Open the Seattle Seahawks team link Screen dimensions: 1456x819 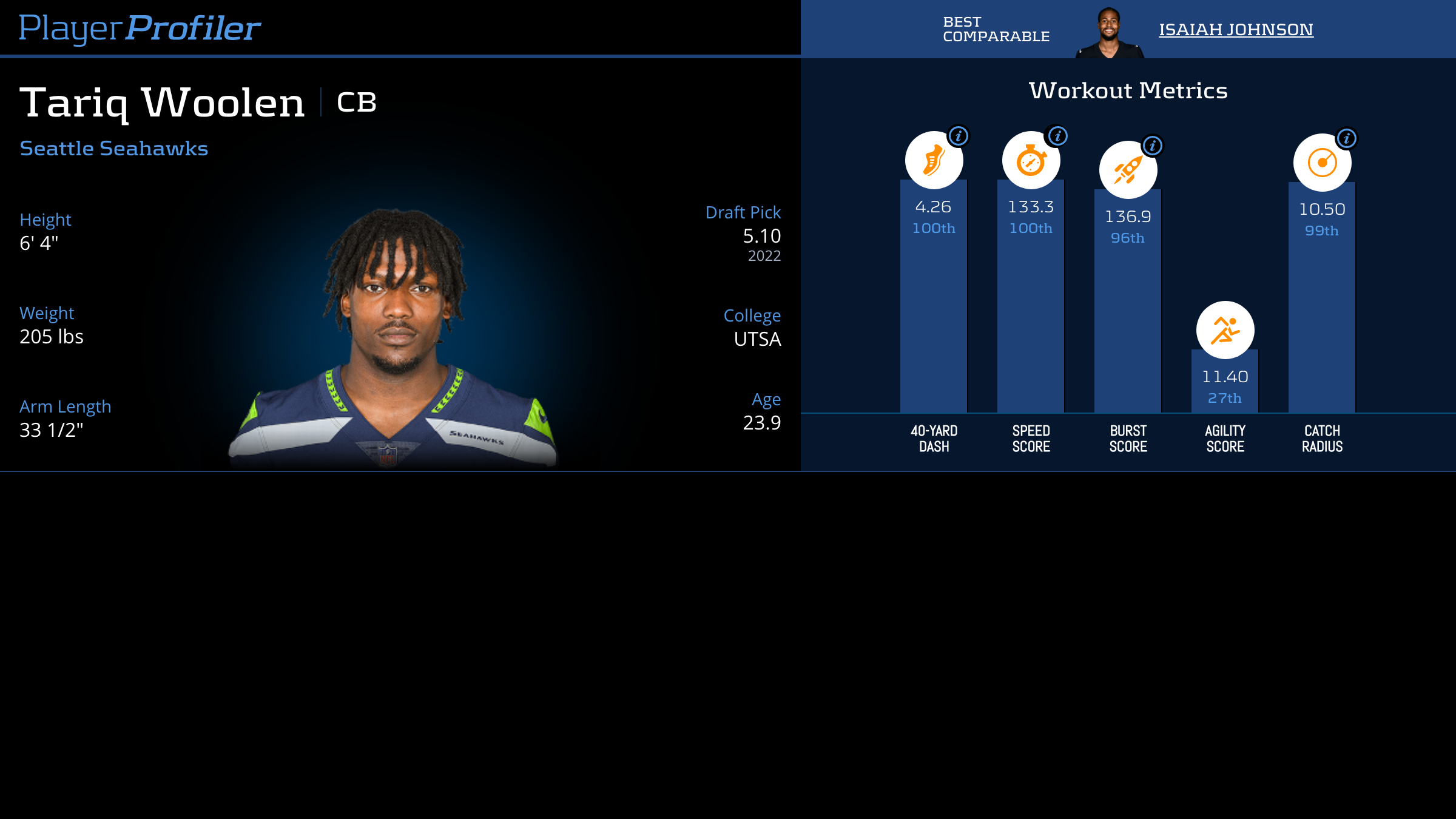pyautogui.click(x=114, y=149)
